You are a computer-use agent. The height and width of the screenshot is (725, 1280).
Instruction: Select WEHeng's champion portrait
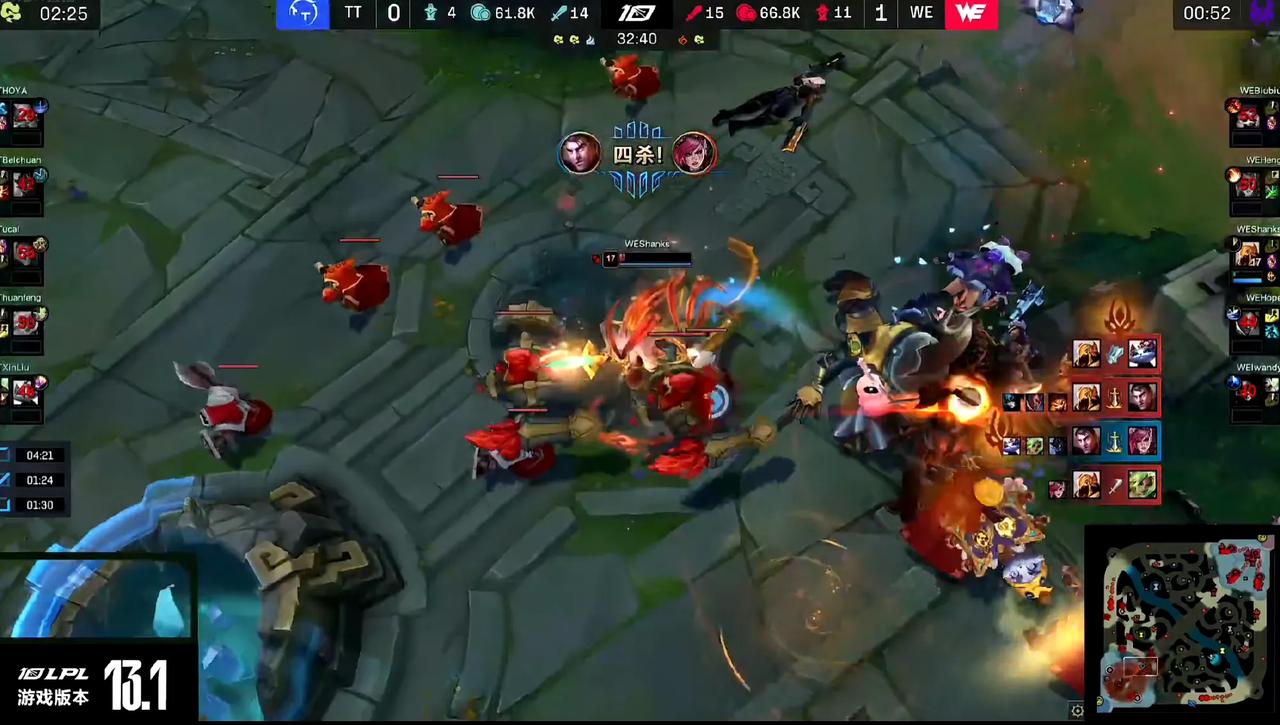(x=1248, y=184)
